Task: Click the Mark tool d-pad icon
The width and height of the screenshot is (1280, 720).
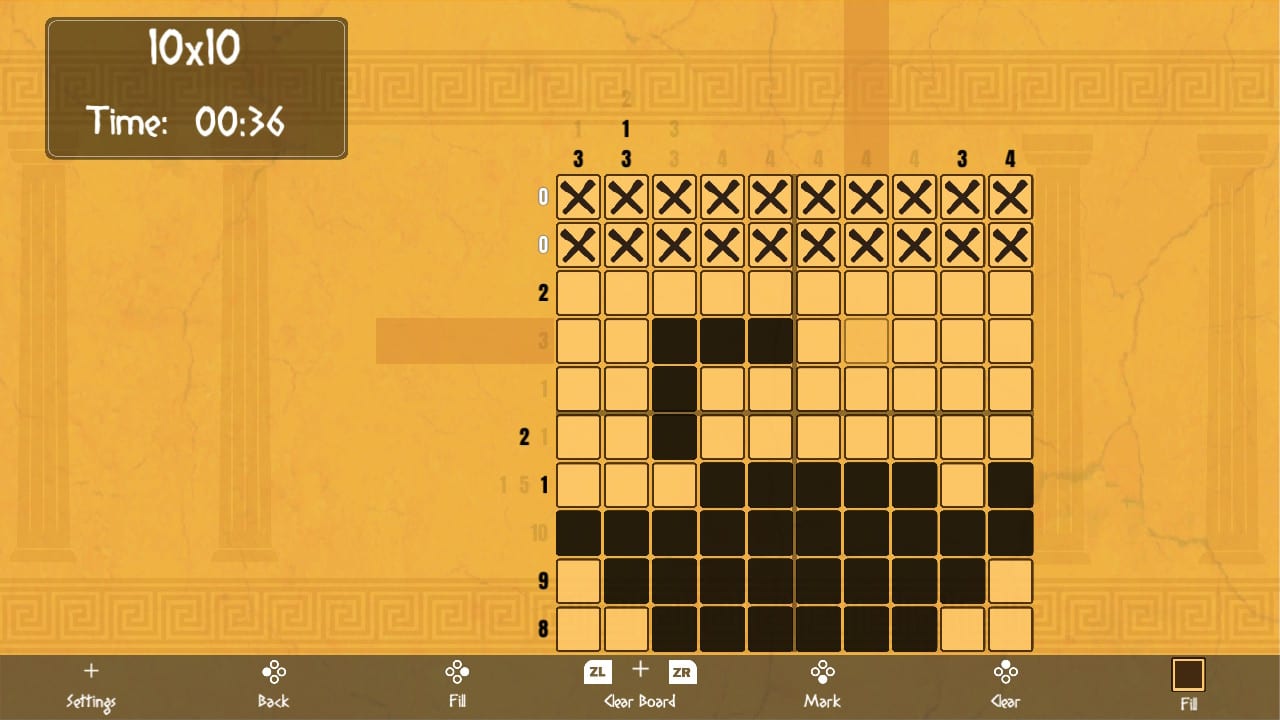Action: tap(820, 673)
